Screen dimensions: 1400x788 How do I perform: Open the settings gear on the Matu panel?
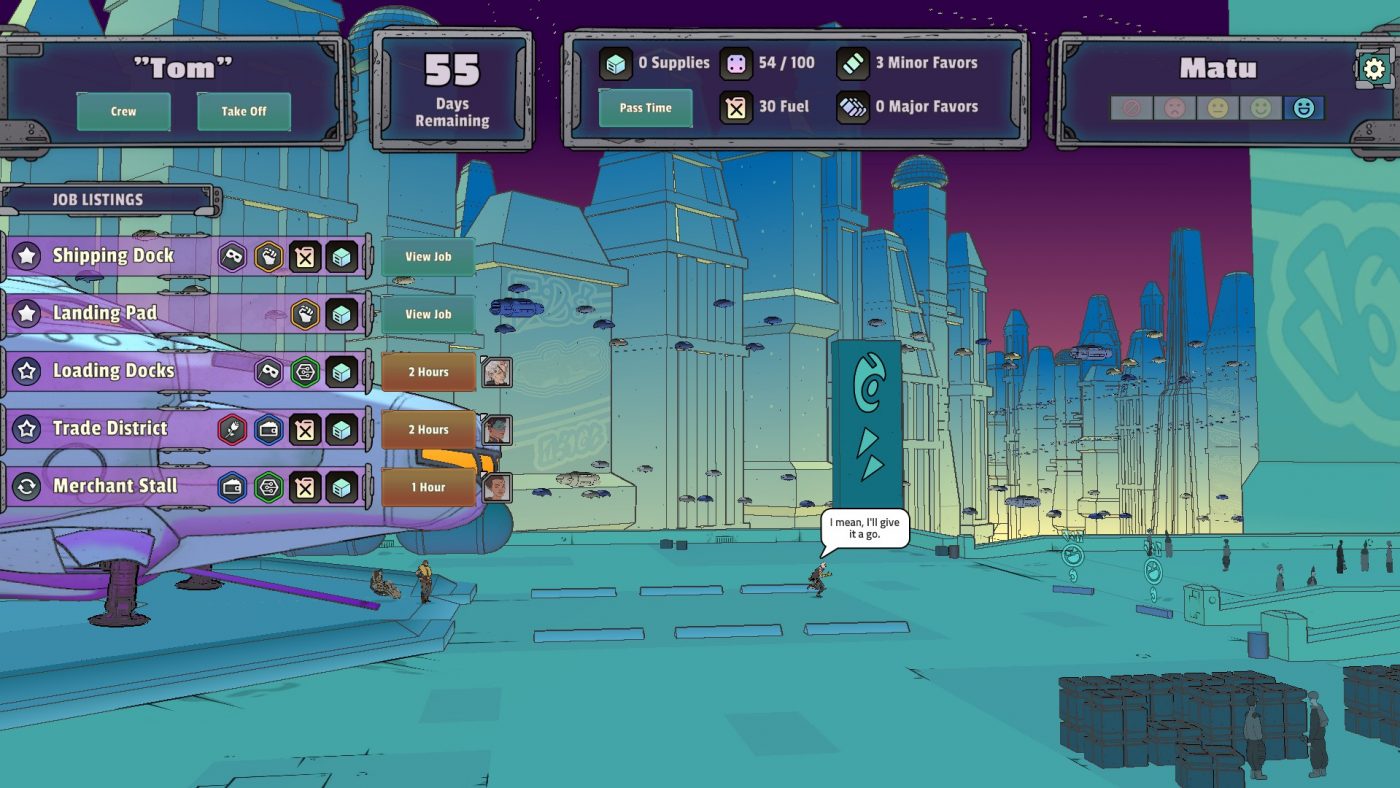[1375, 68]
